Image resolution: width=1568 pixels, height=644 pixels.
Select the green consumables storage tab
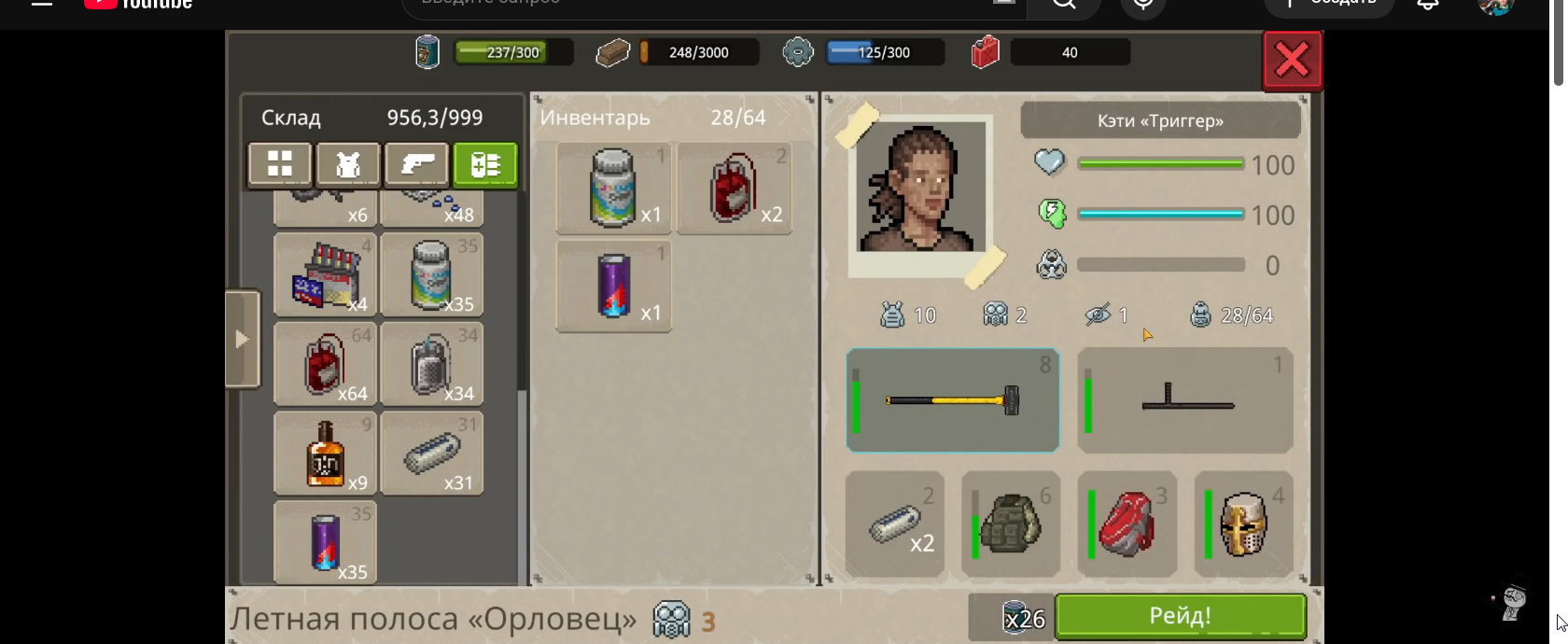tap(485, 165)
